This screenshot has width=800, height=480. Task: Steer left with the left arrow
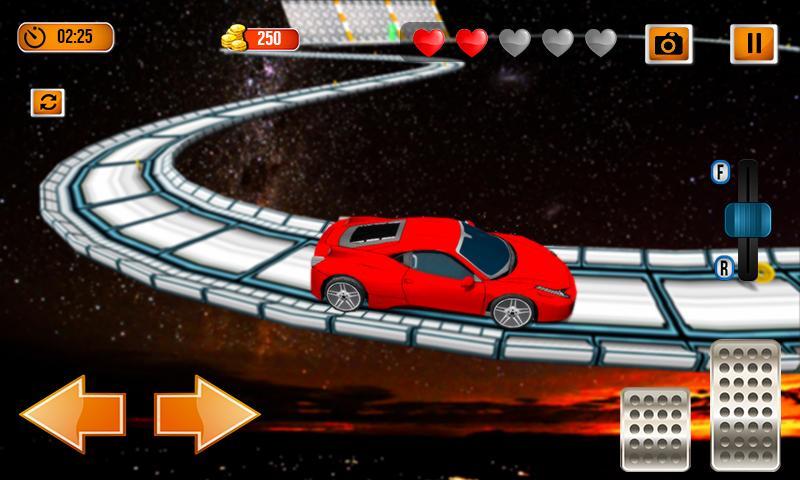(x=72, y=410)
